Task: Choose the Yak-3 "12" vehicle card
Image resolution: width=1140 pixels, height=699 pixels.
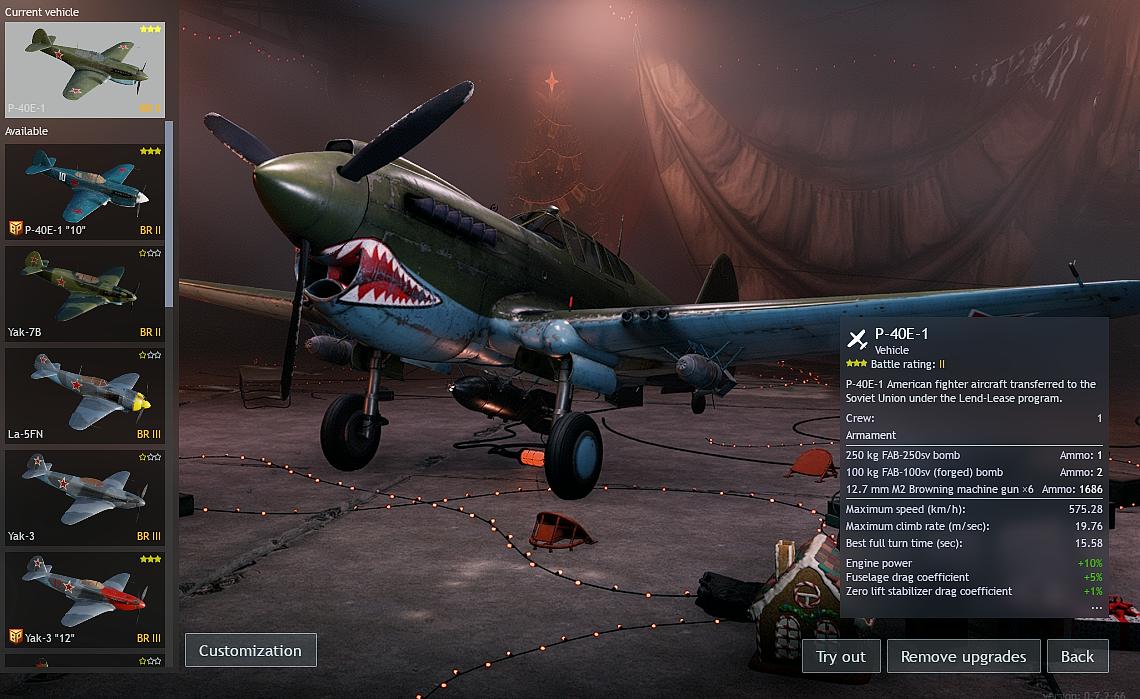Action: tap(85, 599)
